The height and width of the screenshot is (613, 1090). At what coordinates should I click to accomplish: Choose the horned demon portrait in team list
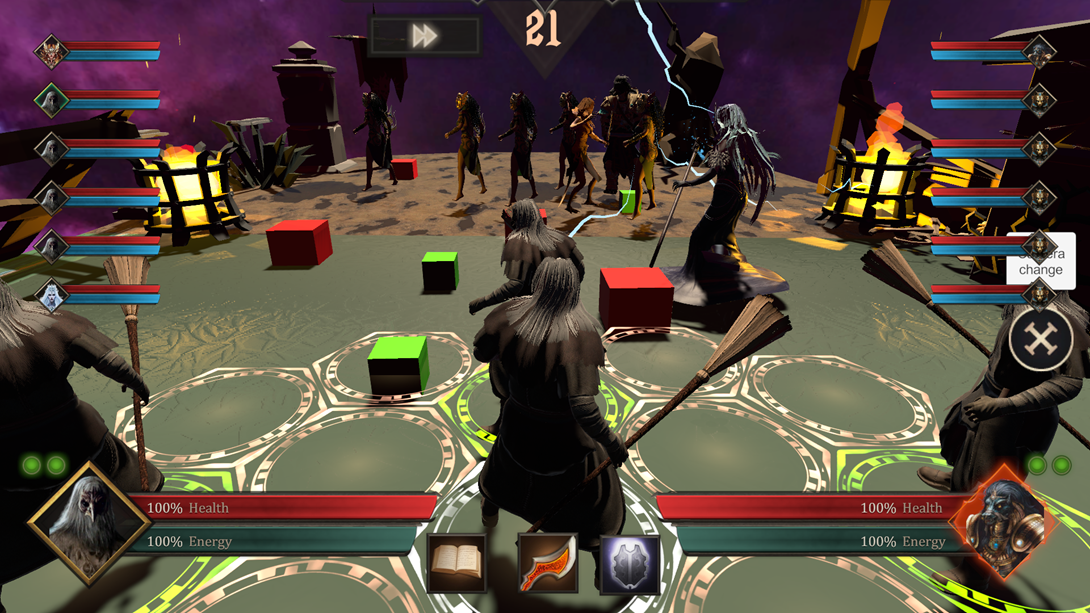click(51, 51)
